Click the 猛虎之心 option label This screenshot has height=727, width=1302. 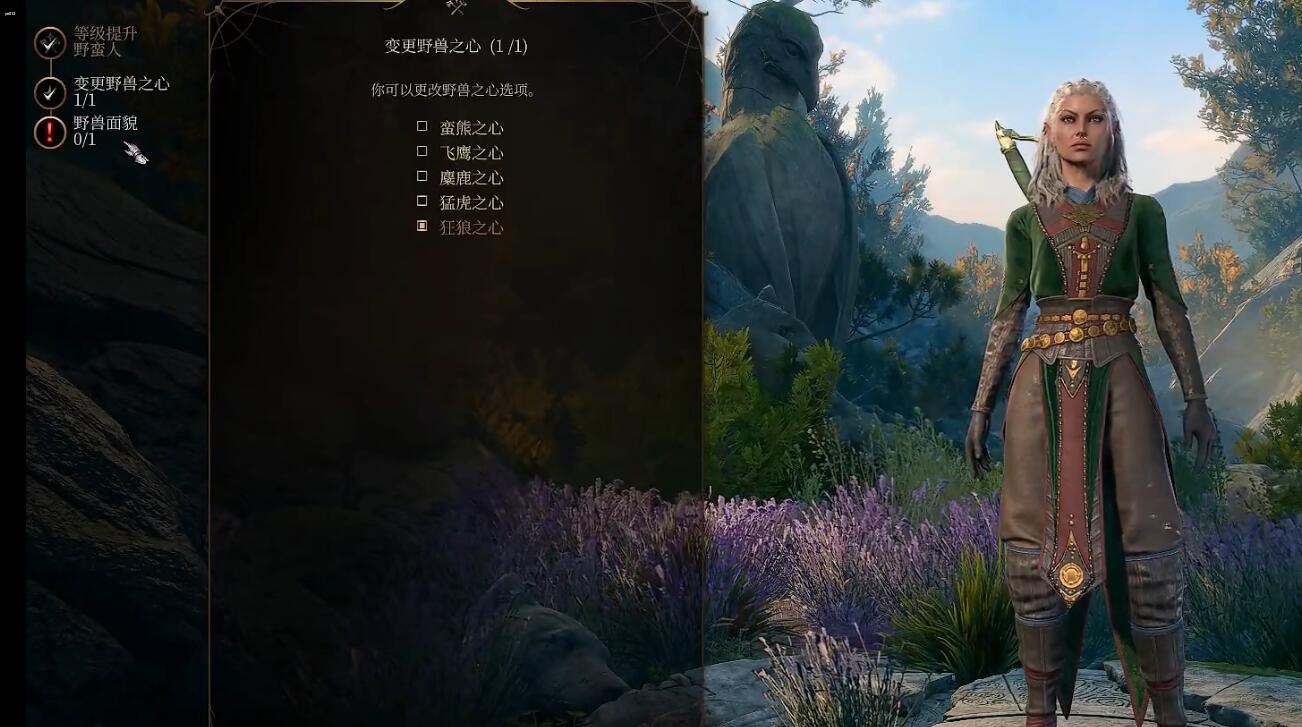click(x=470, y=202)
